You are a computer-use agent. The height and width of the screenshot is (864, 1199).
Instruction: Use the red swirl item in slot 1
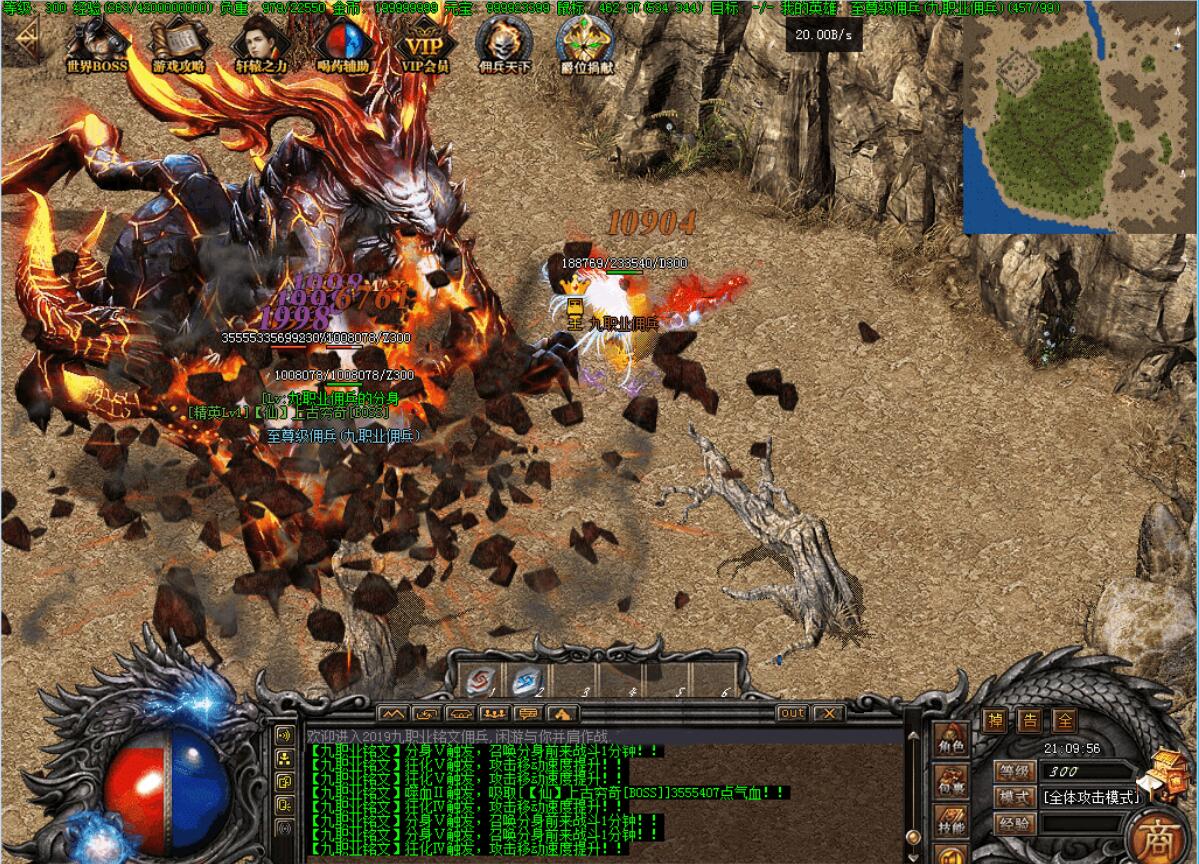(x=482, y=681)
